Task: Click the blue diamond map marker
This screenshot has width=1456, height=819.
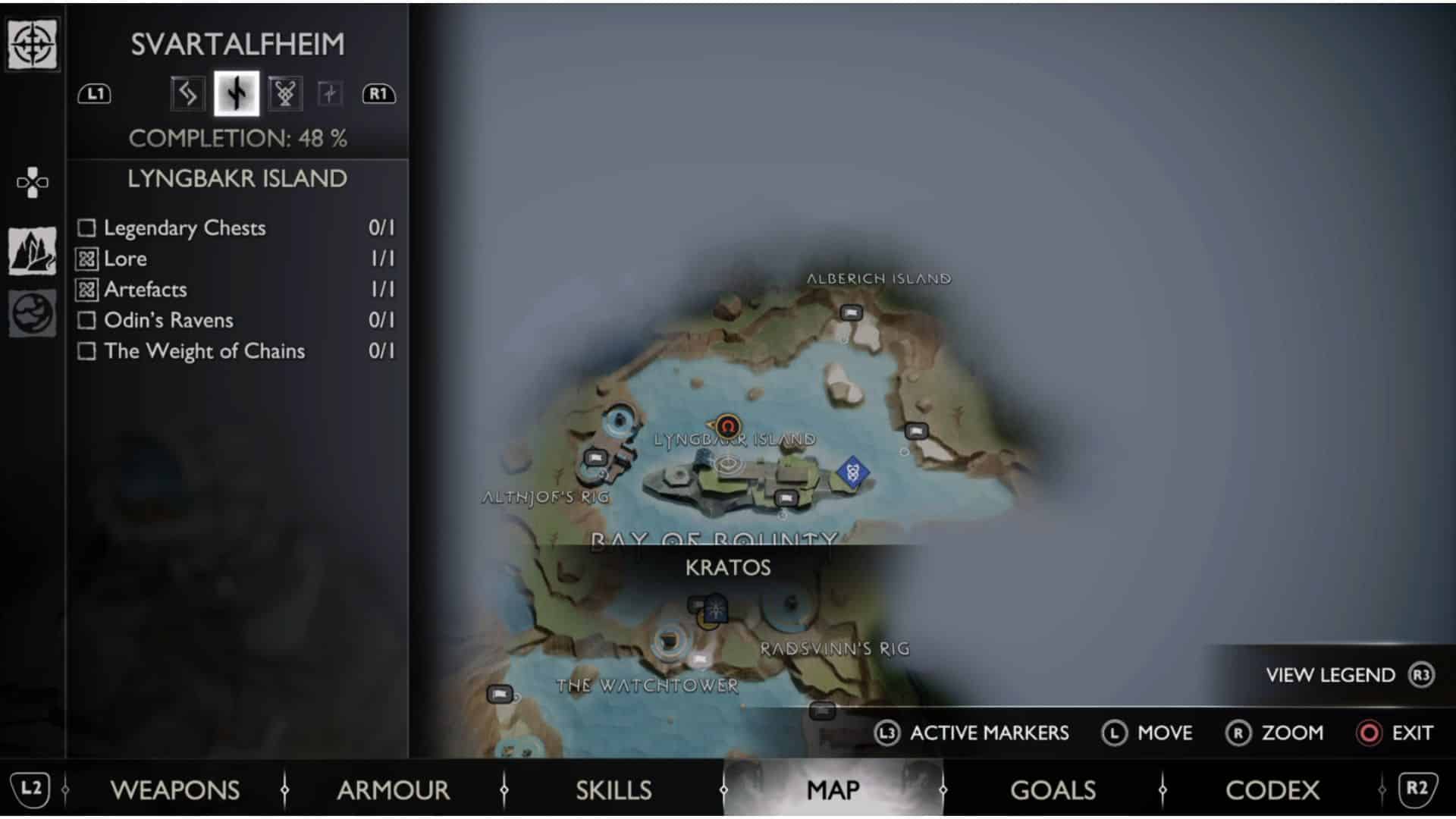Action: [852, 472]
